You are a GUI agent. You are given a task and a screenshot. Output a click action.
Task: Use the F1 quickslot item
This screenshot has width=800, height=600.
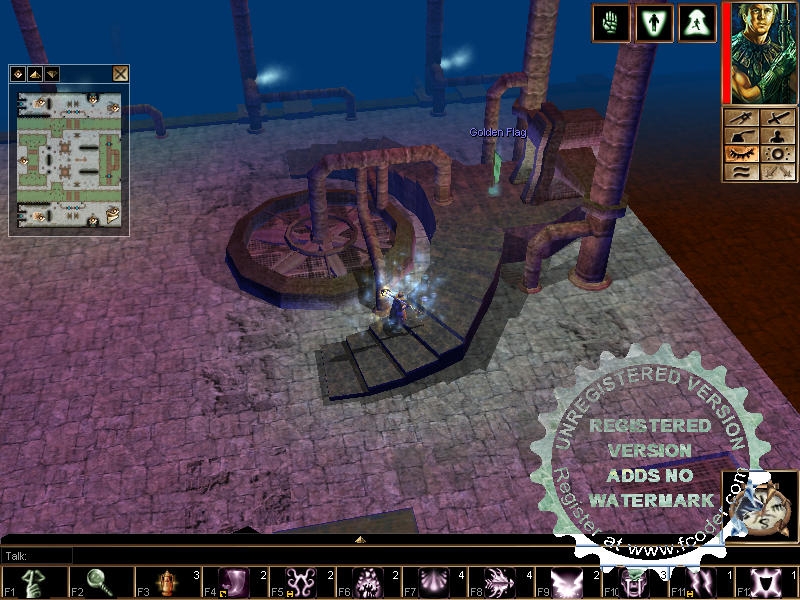pos(35,582)
